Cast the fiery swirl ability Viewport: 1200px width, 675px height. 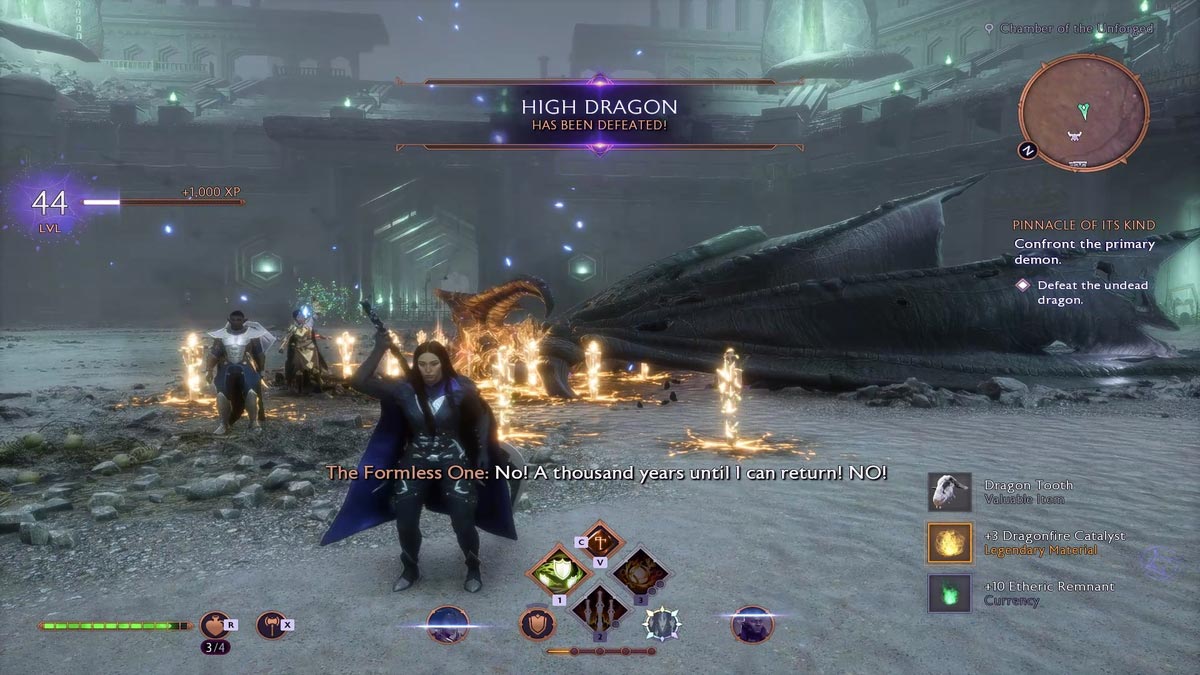[640, 573]
